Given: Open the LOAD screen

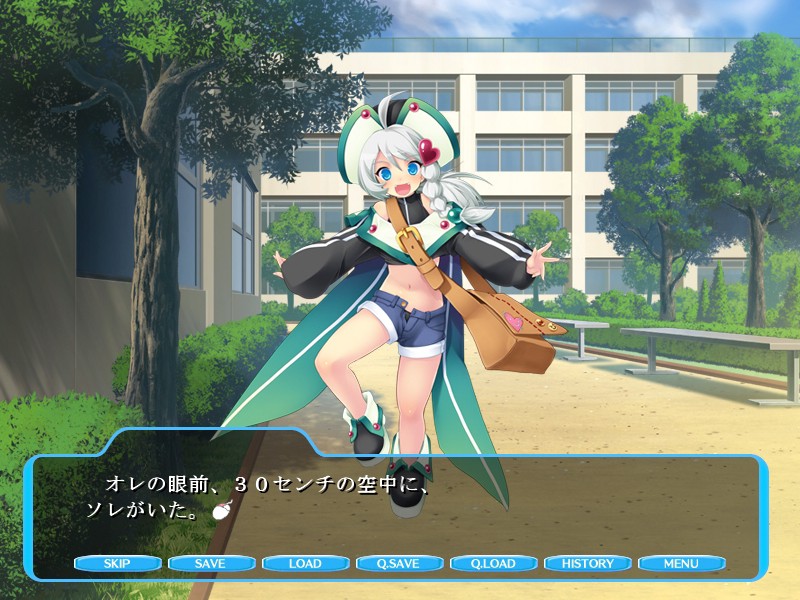Looking at the screenshot, I should (x=305, y=564).
